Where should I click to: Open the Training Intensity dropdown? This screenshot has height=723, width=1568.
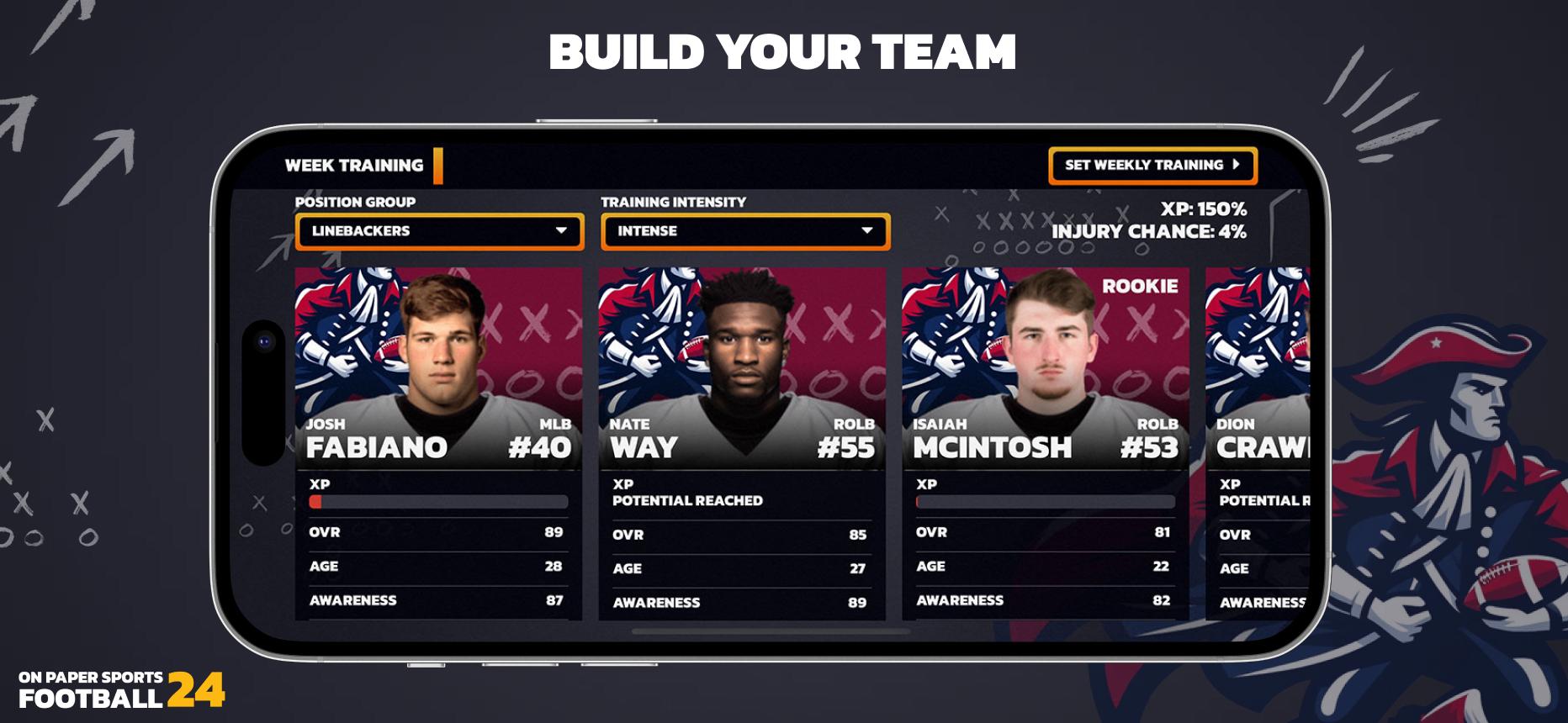pos(744,231)
